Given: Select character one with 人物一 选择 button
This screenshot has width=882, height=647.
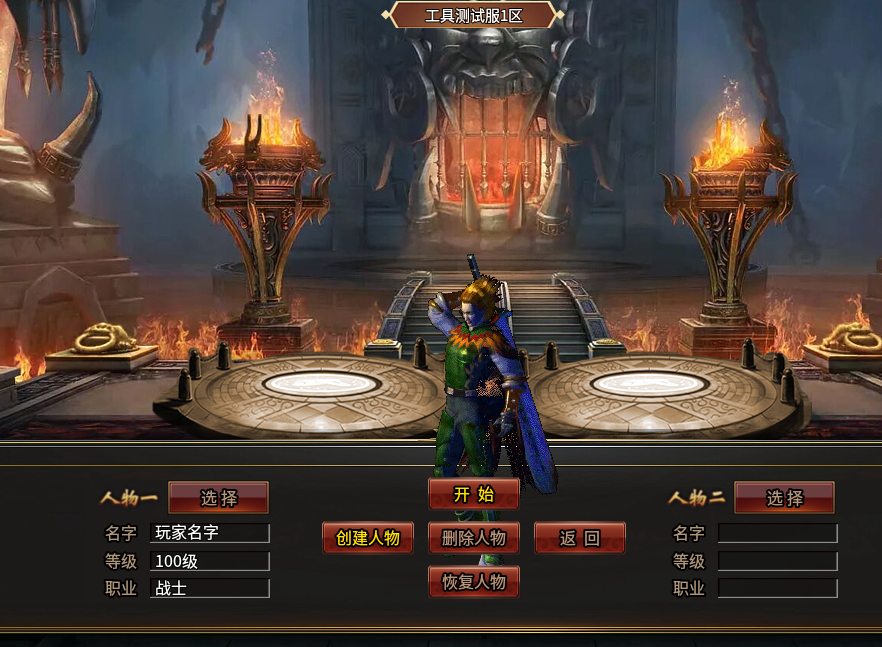Looking at the screenshot, I should [x=218, y=498].
